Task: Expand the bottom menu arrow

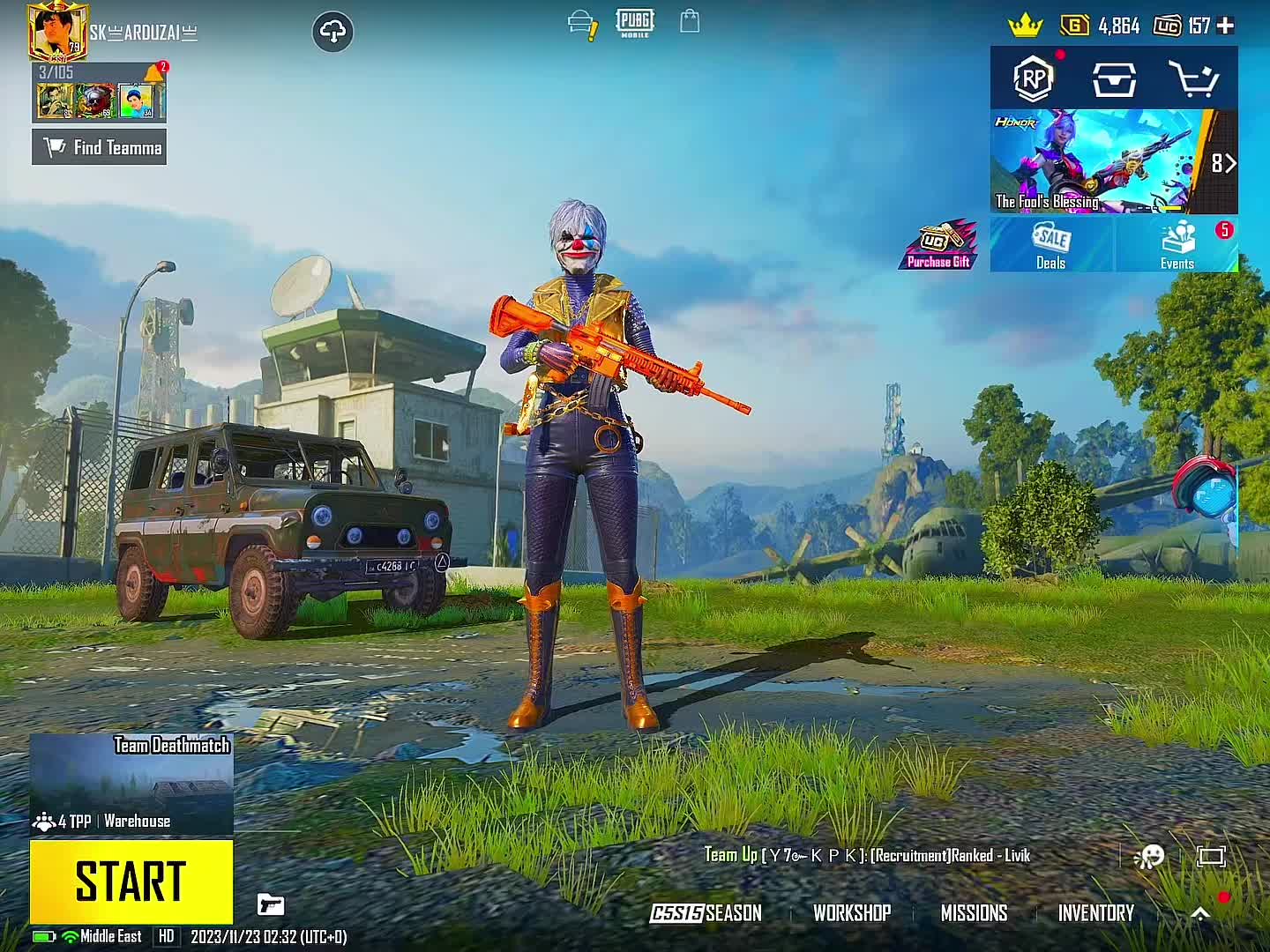Action: click(x=1200, y=913)
